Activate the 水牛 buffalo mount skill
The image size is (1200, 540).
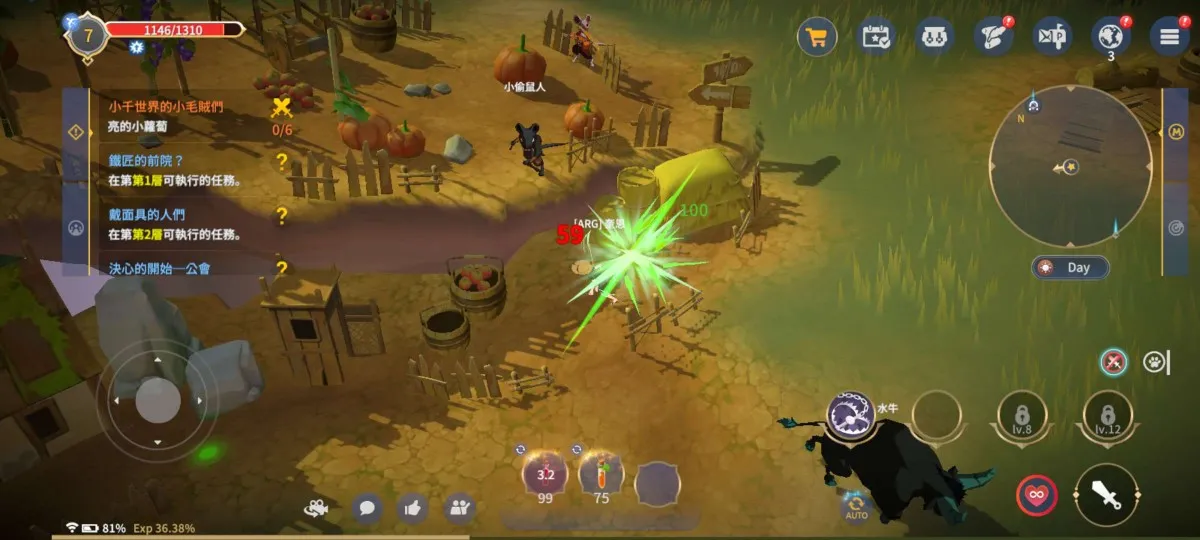tap(851, 415)
